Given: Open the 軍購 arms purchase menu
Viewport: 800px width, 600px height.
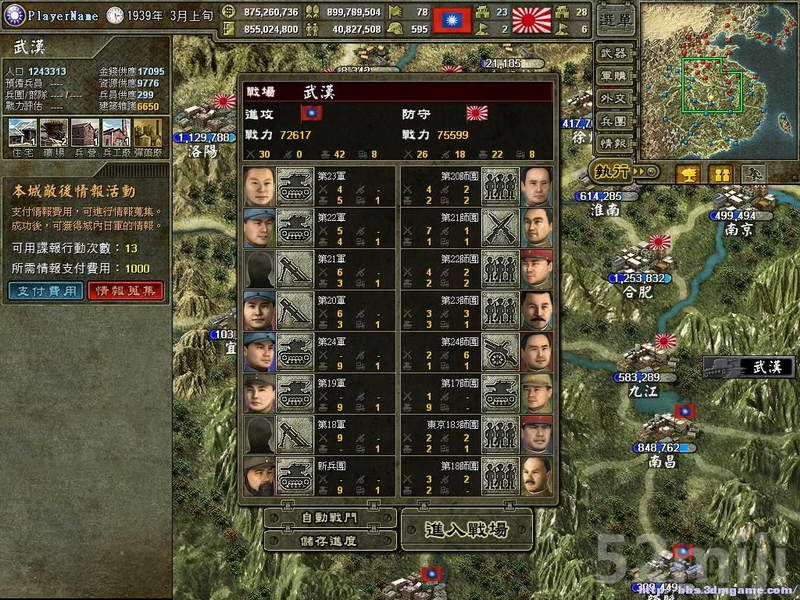Looking at the screenshot, I should point(616,75).
